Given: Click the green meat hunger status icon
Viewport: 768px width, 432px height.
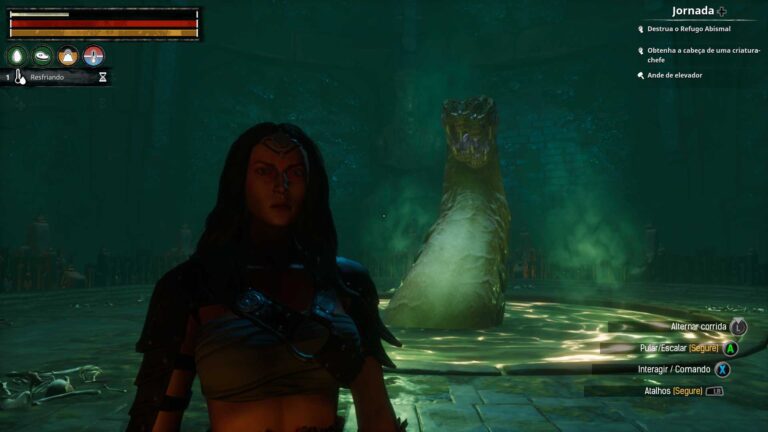Looking at the screenshot, I should 43,56.
